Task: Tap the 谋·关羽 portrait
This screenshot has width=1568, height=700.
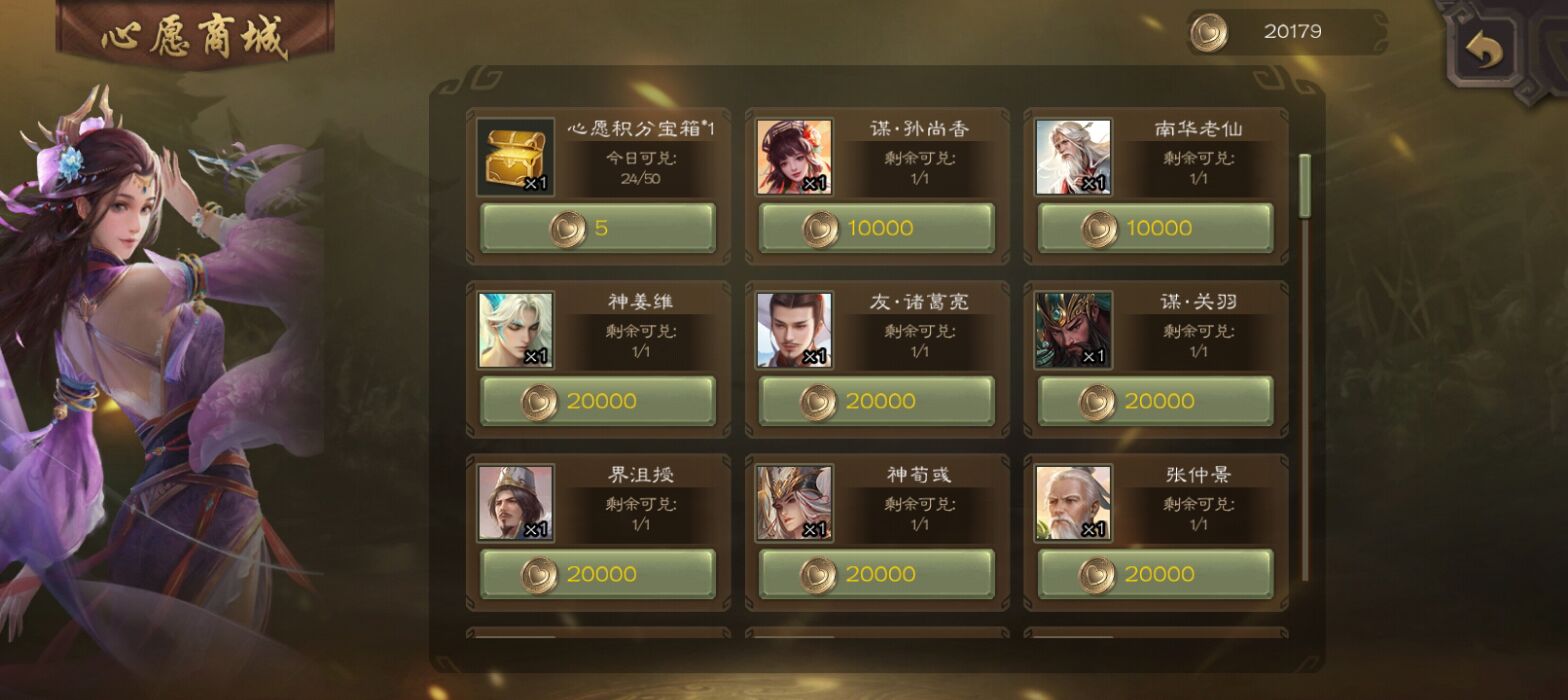Action: click(1073, 330)
